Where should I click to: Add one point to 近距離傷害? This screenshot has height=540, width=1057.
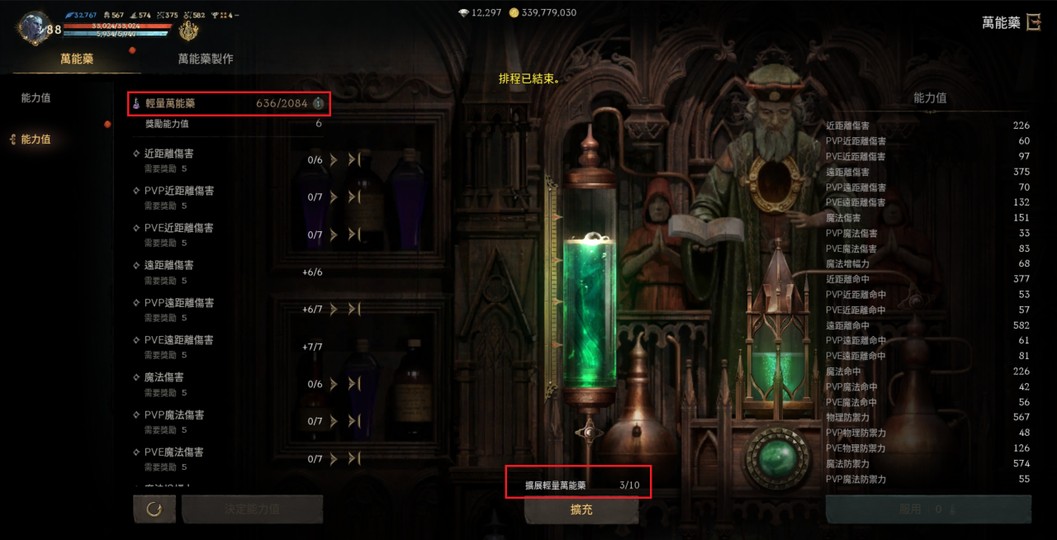tap(334, 160)
